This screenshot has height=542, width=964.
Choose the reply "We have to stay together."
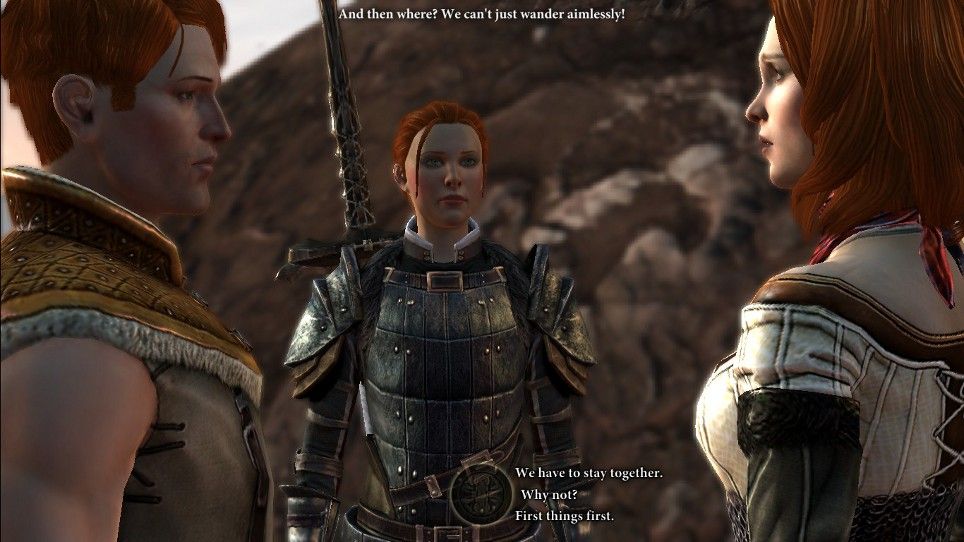coord(588,472)
